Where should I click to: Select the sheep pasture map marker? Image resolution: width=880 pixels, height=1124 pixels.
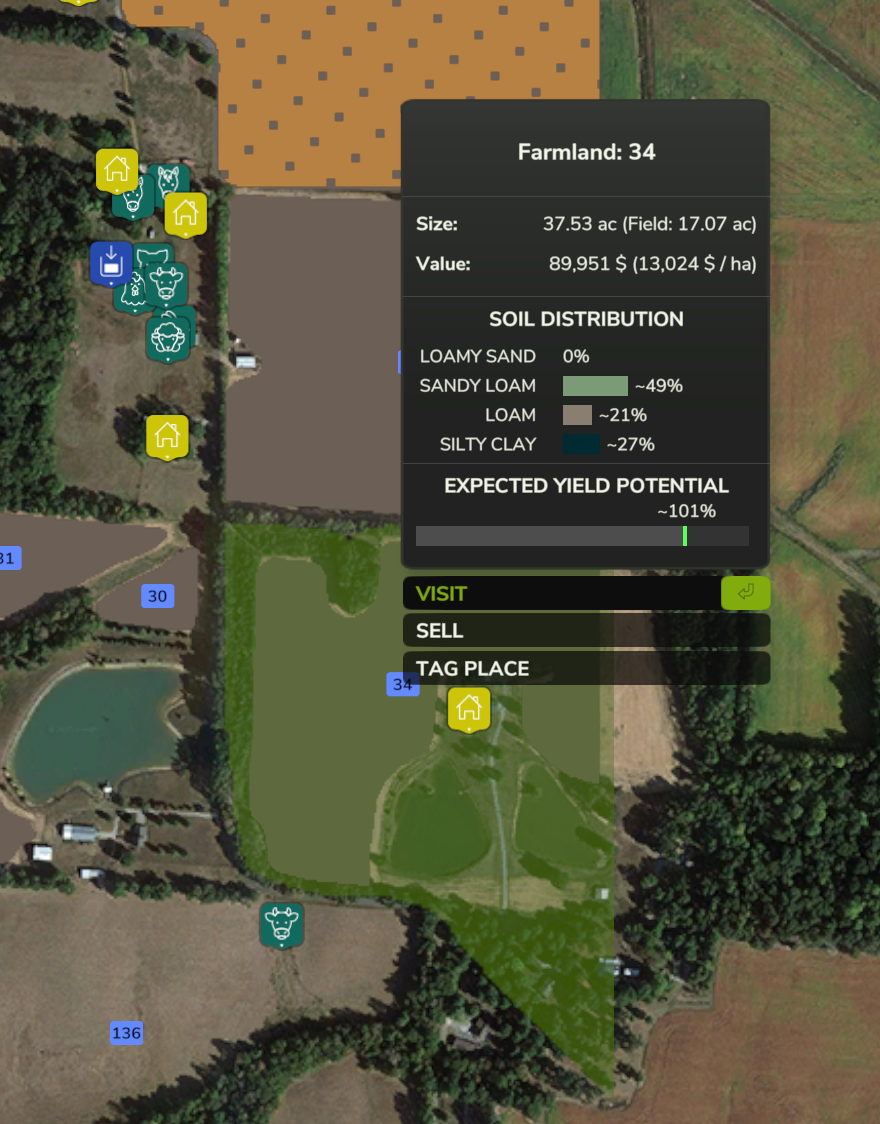pyautogui.click(x=168, y=338)
